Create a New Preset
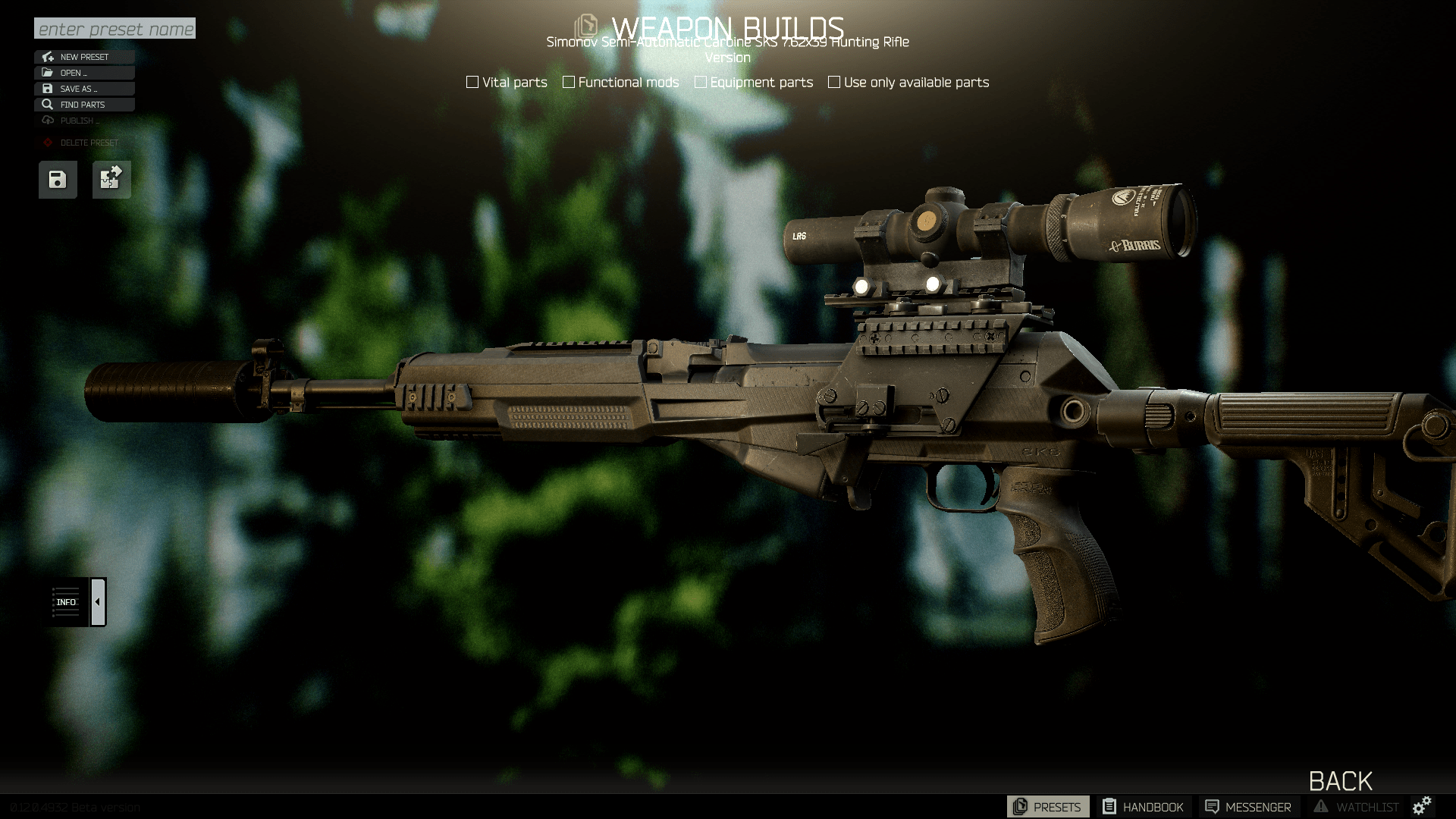Image resolution: width=1456 pixels, height=819 pixels. tap(84, 57)
